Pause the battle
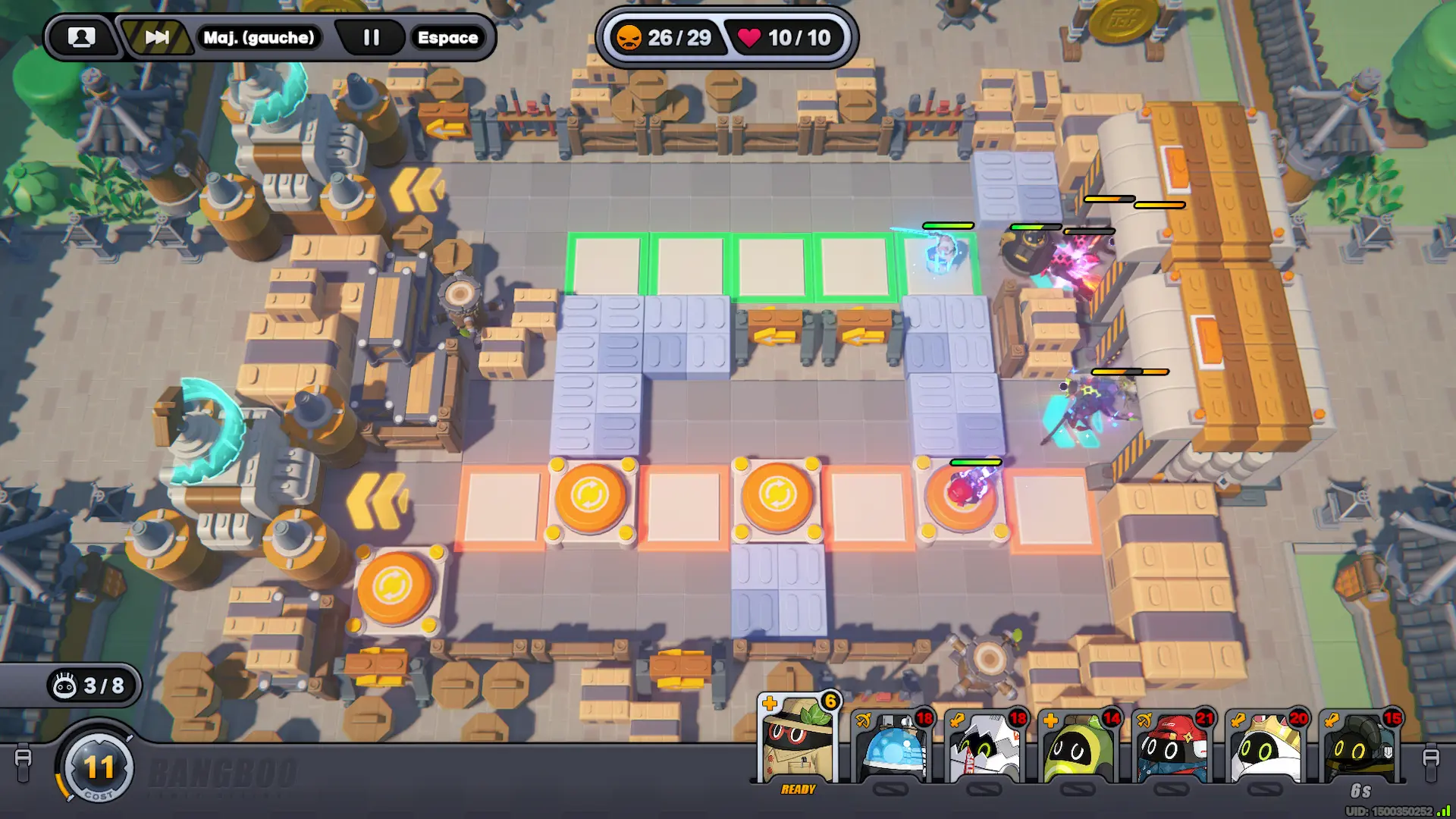 coord(371,37)
